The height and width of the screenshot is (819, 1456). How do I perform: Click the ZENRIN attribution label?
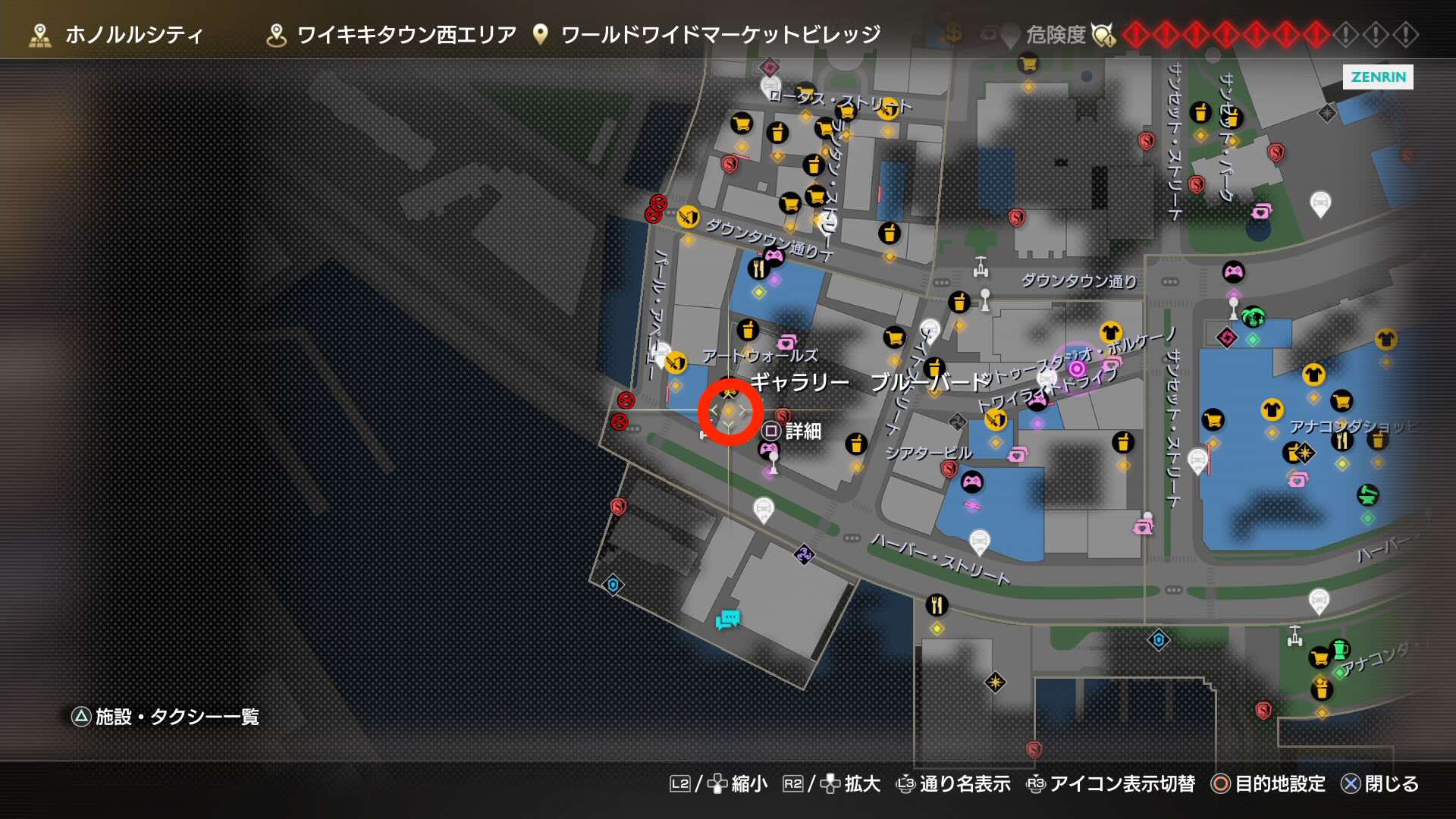(1378, 77)
